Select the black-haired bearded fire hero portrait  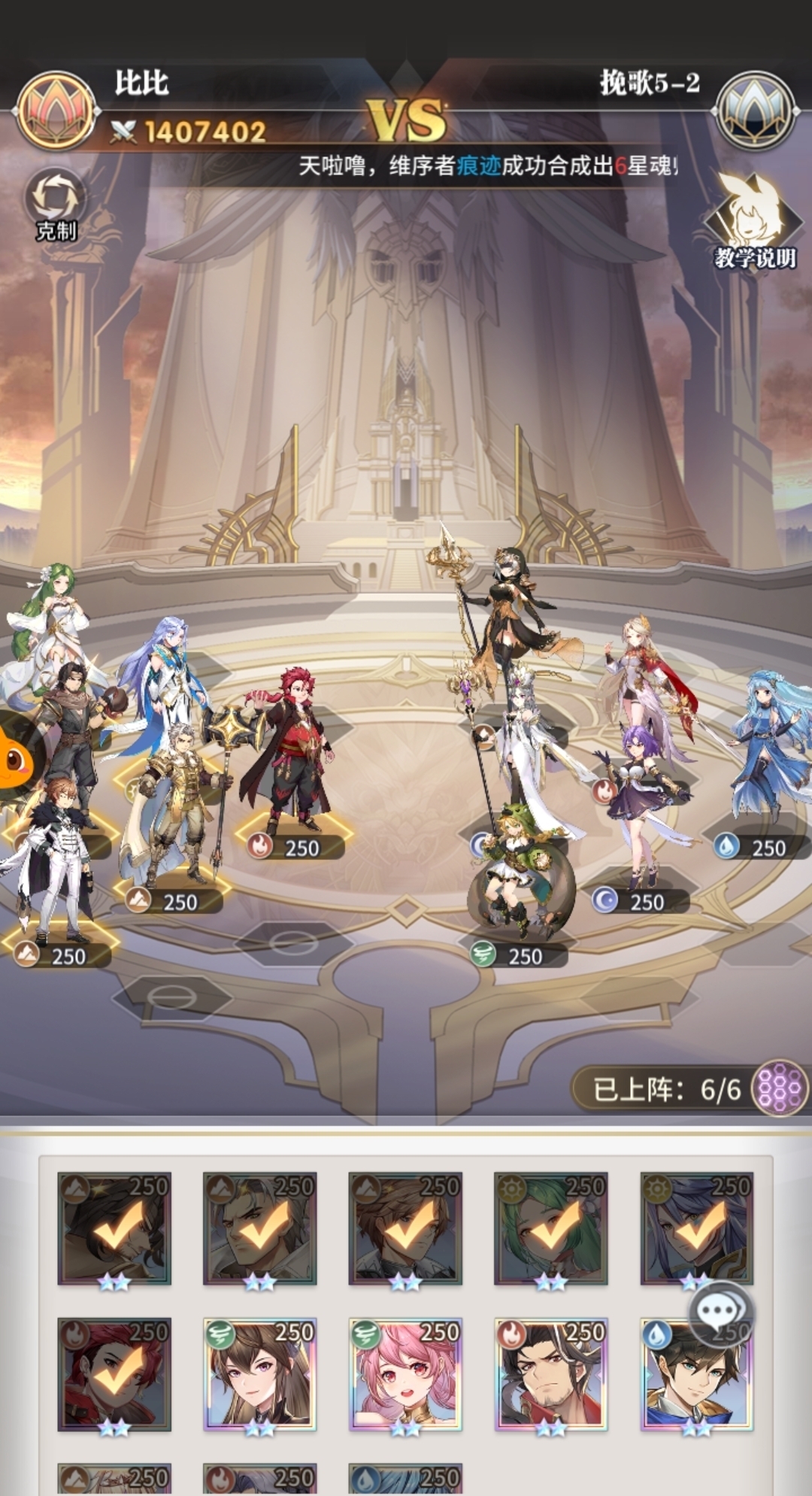[550, 1373]
